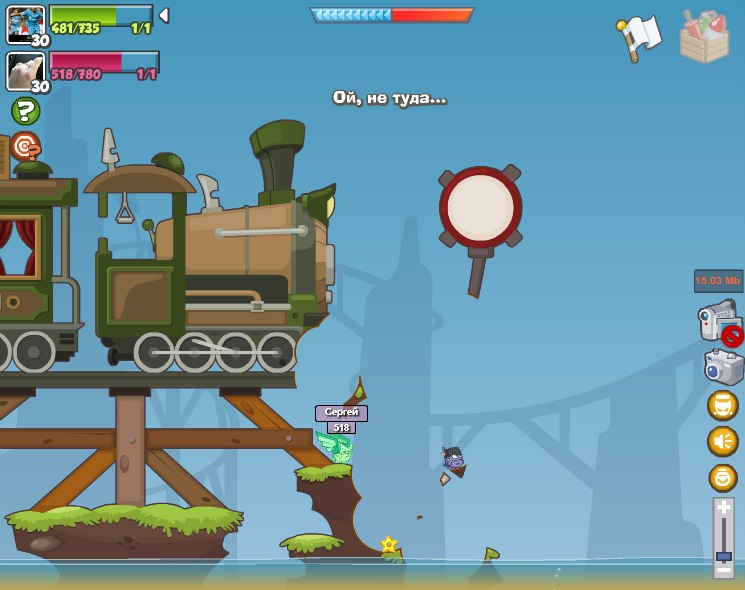
Task: Toggle the video camera recording button
Action: point(719,322)
